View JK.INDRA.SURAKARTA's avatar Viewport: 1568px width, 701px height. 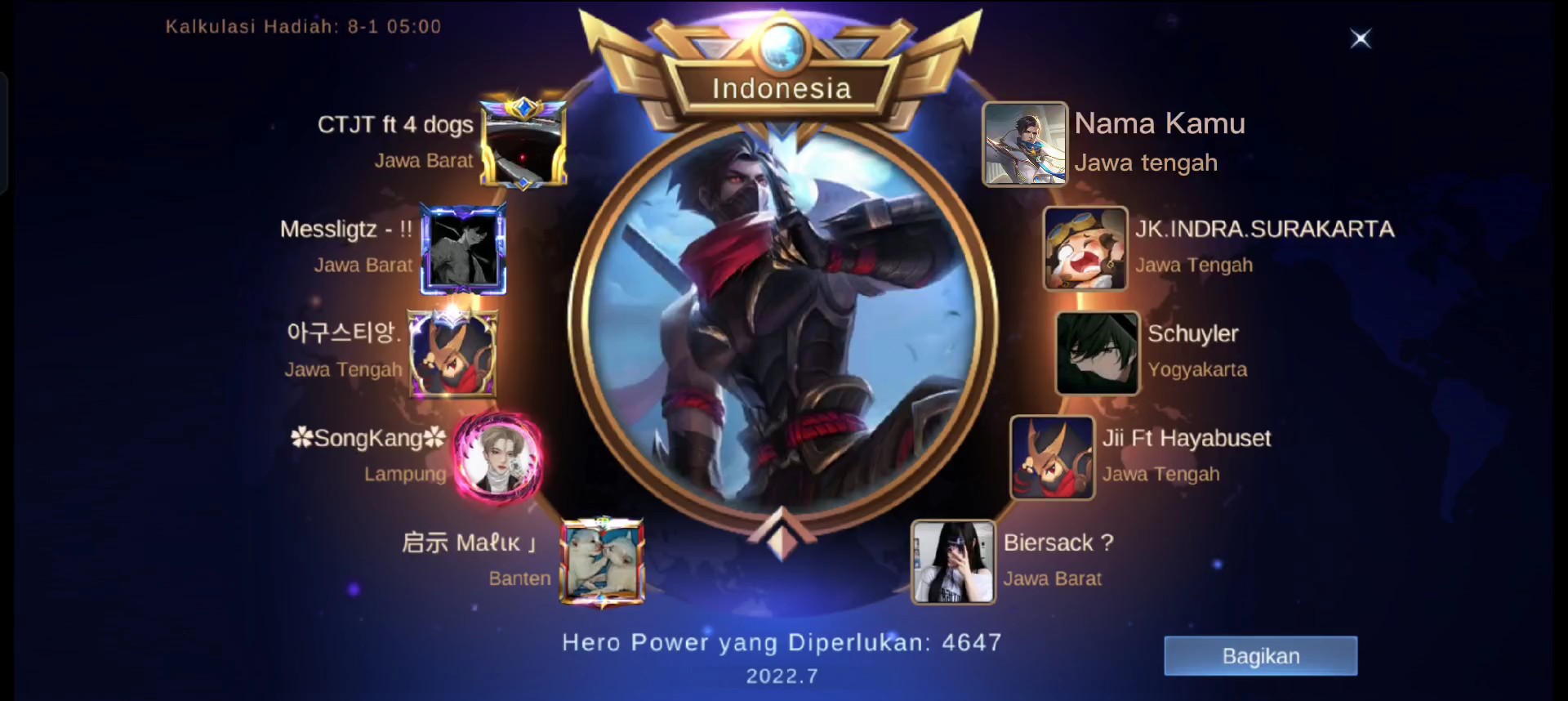click(1085, 249)
